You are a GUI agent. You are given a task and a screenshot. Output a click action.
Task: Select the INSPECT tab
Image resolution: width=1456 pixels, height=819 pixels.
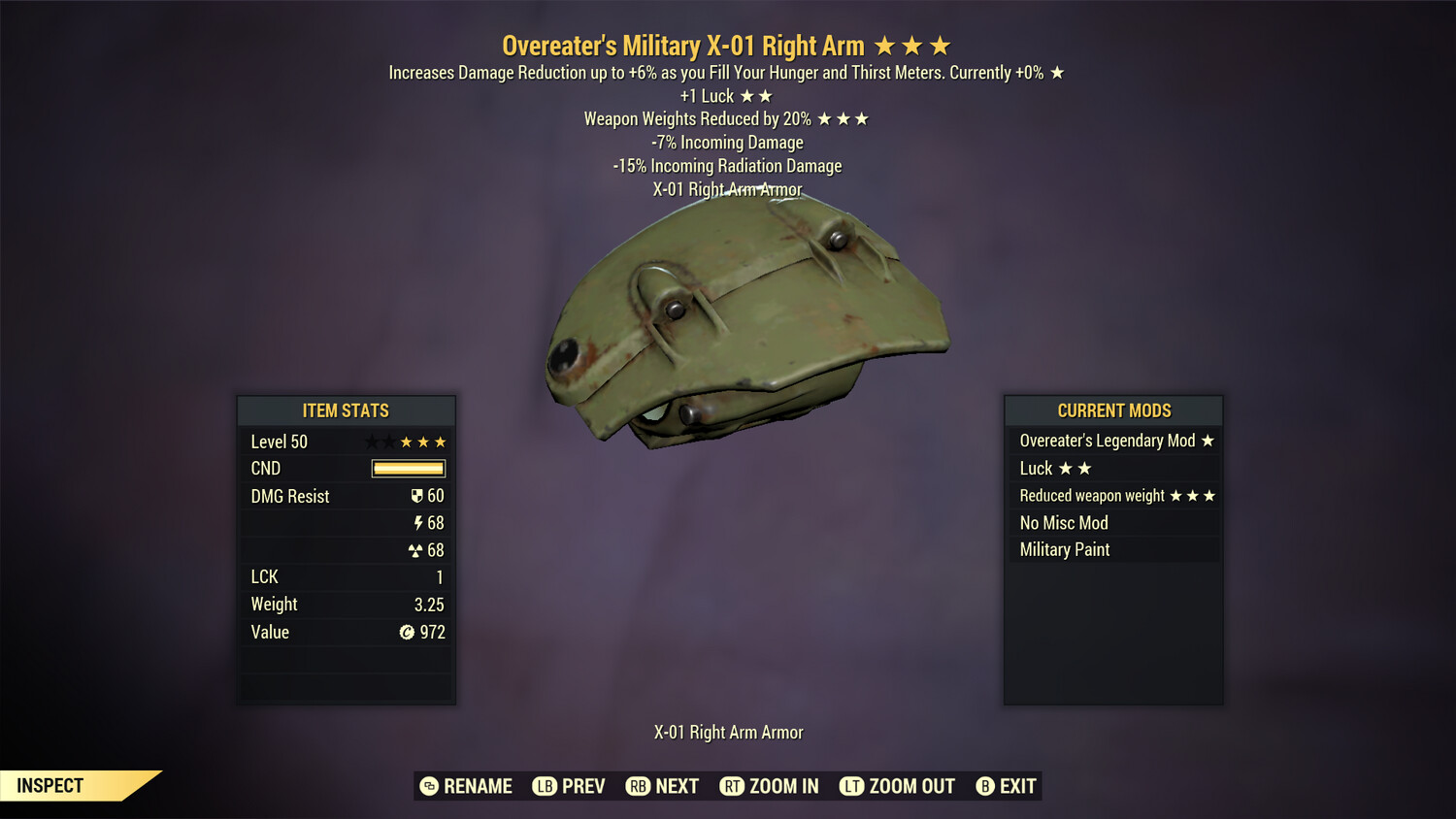point(49,785)
